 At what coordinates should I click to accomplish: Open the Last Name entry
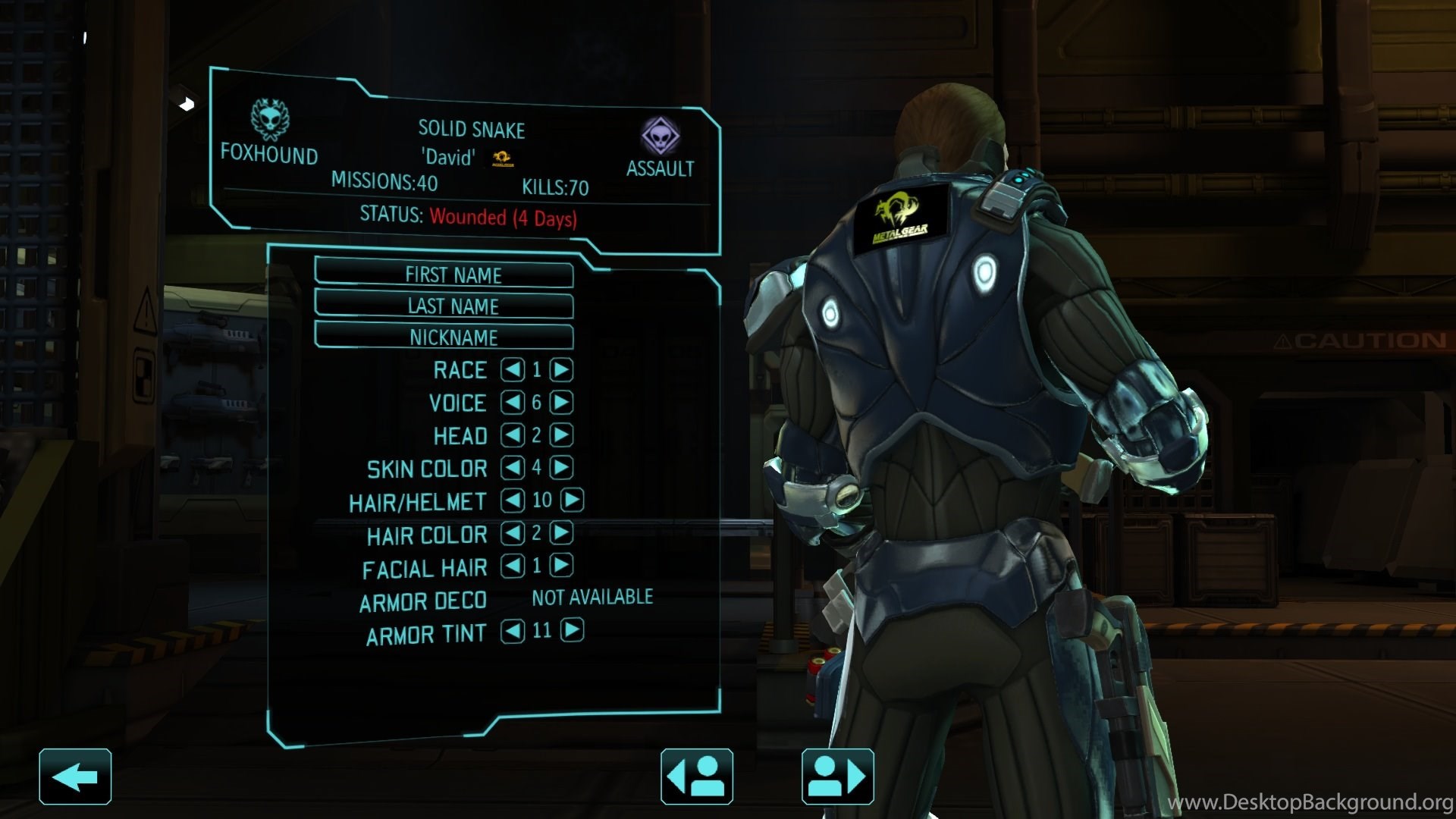444,306
